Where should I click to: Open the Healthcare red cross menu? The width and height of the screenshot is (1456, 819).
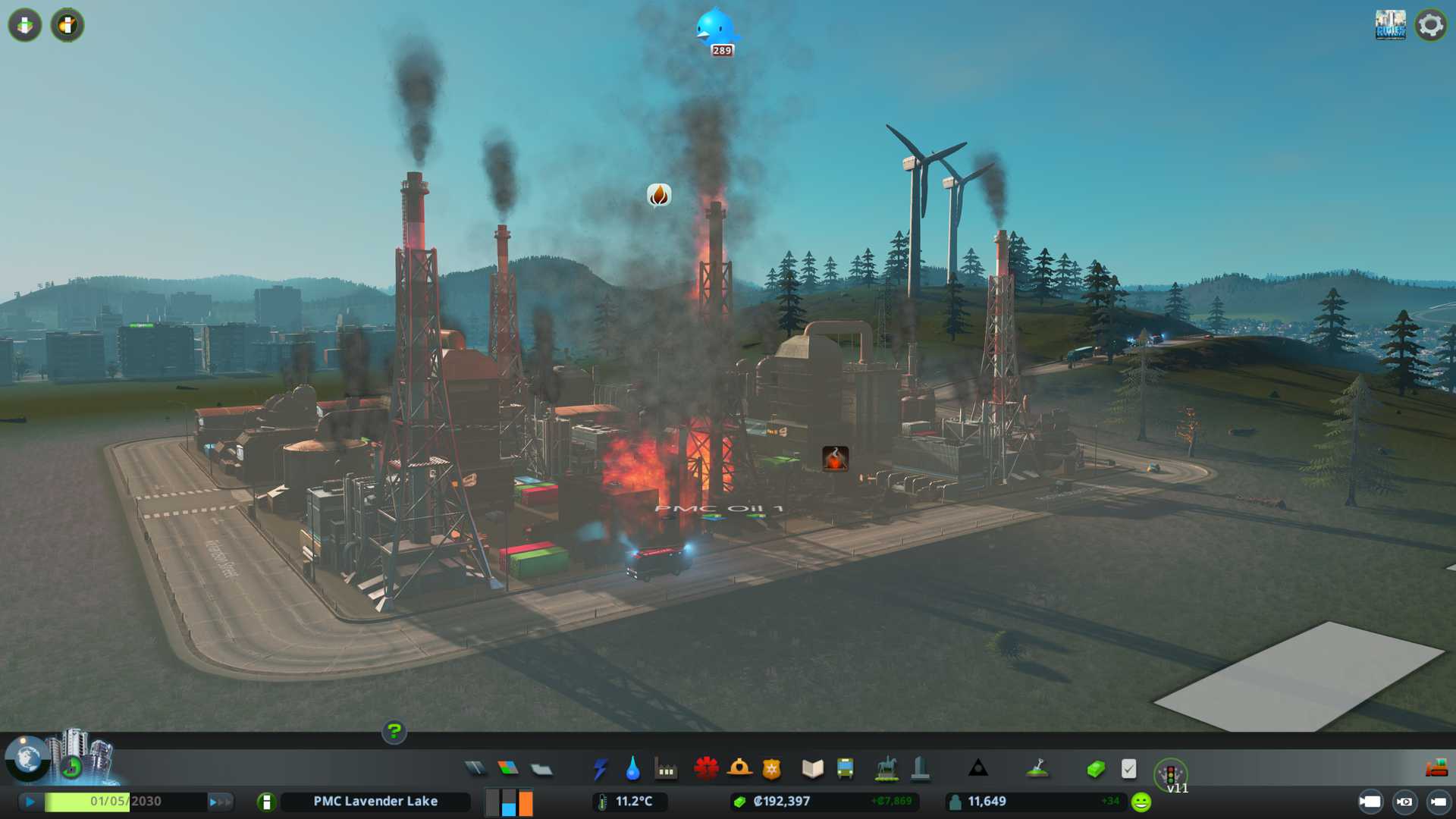[706, 769]
